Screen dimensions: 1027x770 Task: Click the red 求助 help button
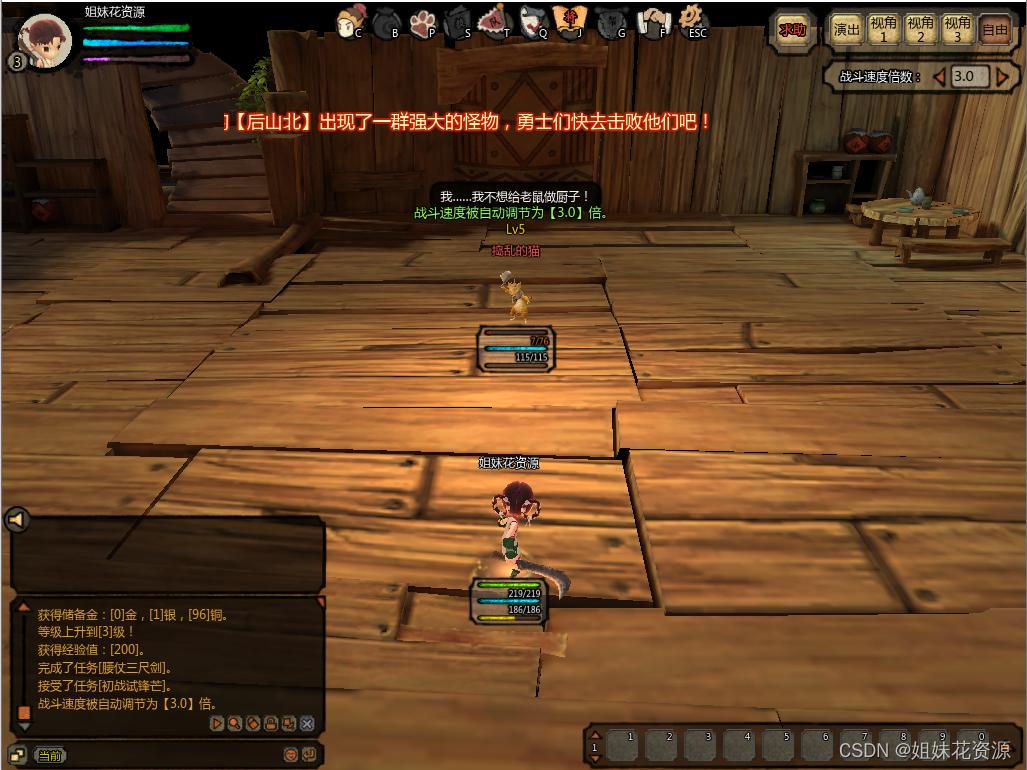792,30
